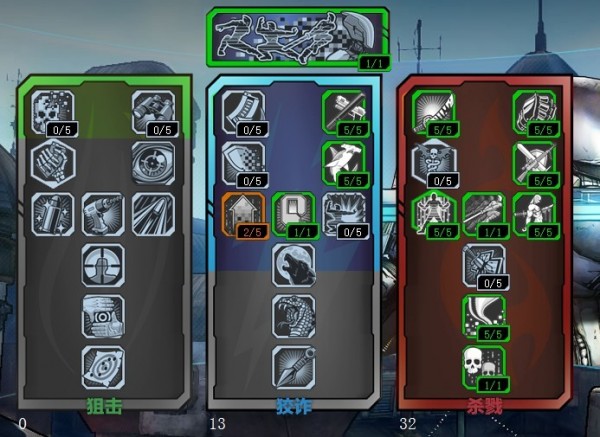Select the armored fist skill icon
The image size is (600, 437).
(x=54, y=160)
